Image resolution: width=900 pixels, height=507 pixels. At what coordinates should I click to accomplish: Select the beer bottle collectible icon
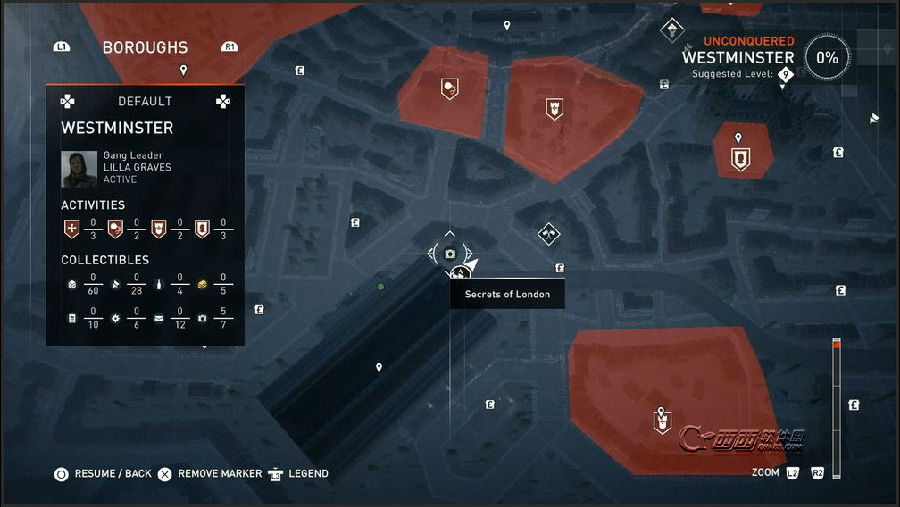[158, 284]
